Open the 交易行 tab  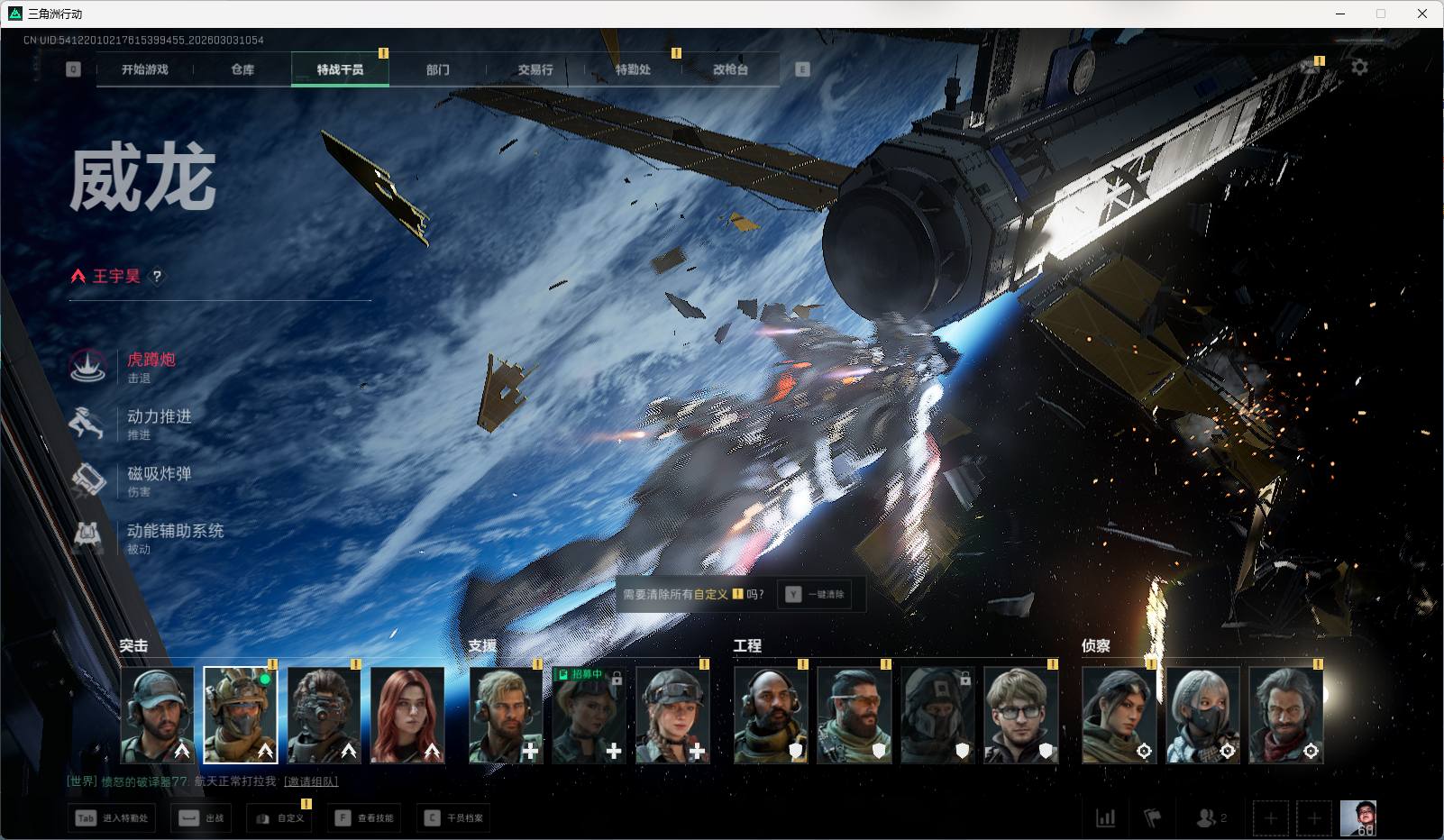pyautogui.click(x=535, y=69)
